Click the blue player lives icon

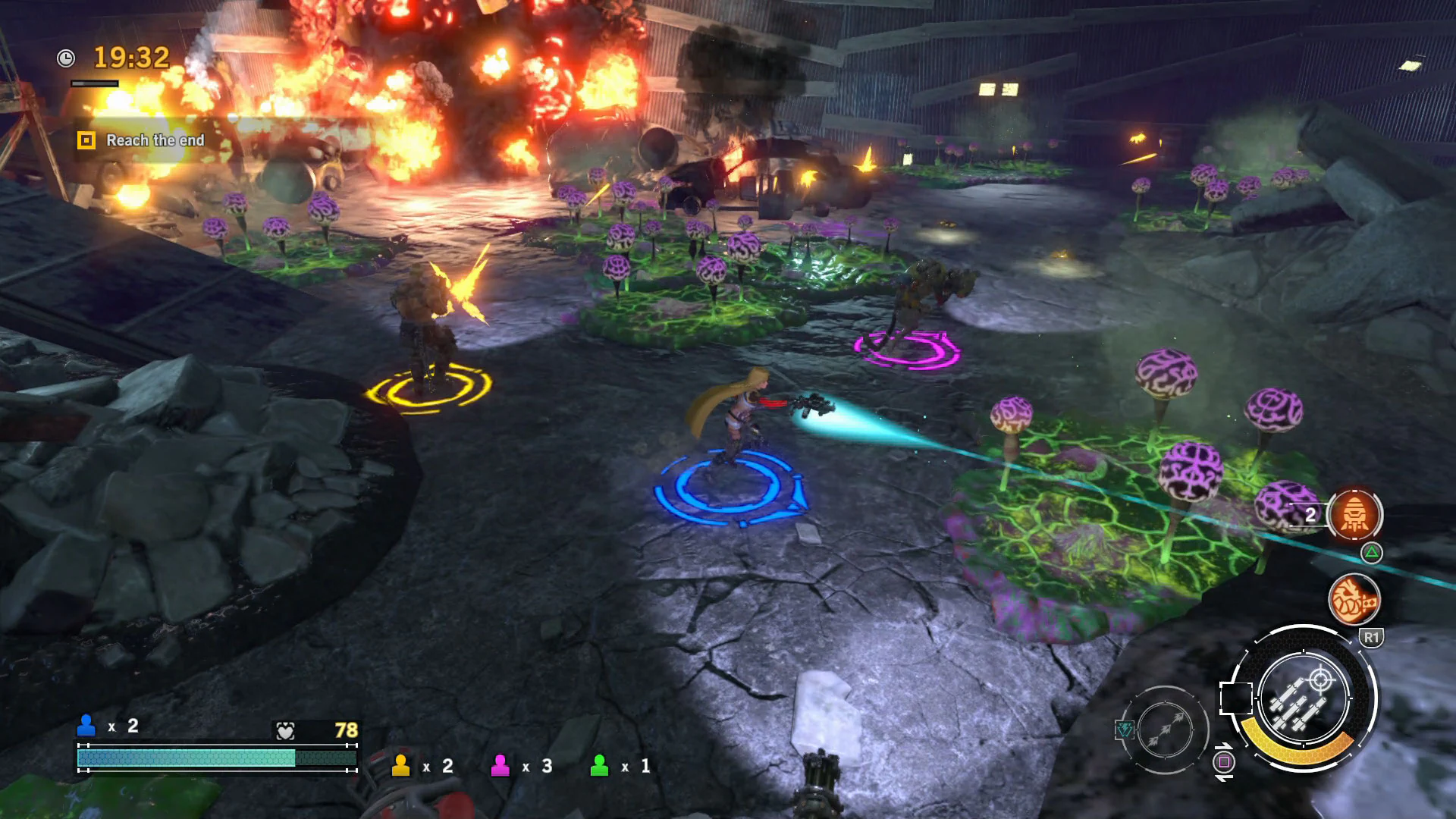pyautogui.click(x=86, y=725)
